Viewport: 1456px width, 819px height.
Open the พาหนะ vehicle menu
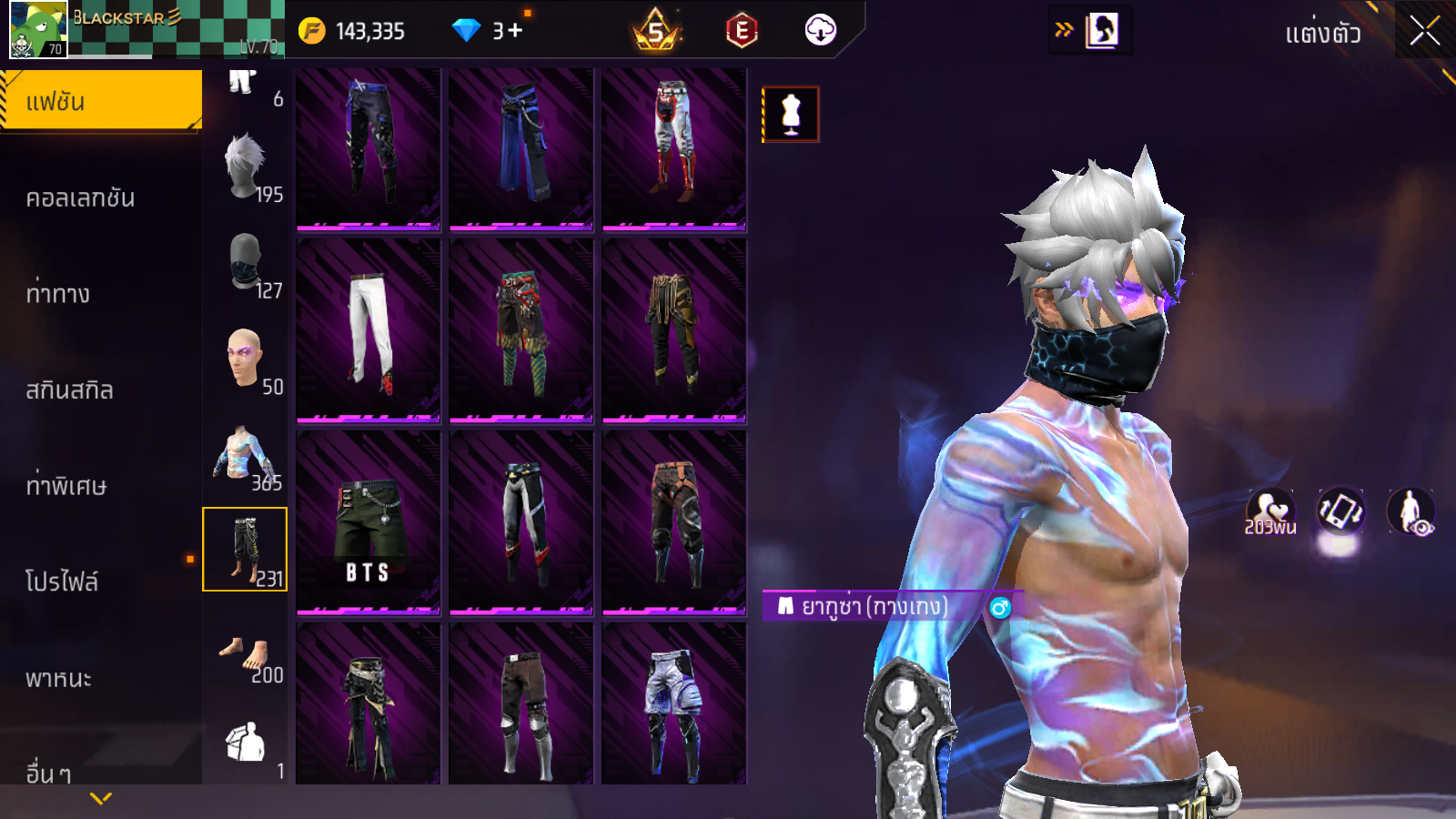58,679
